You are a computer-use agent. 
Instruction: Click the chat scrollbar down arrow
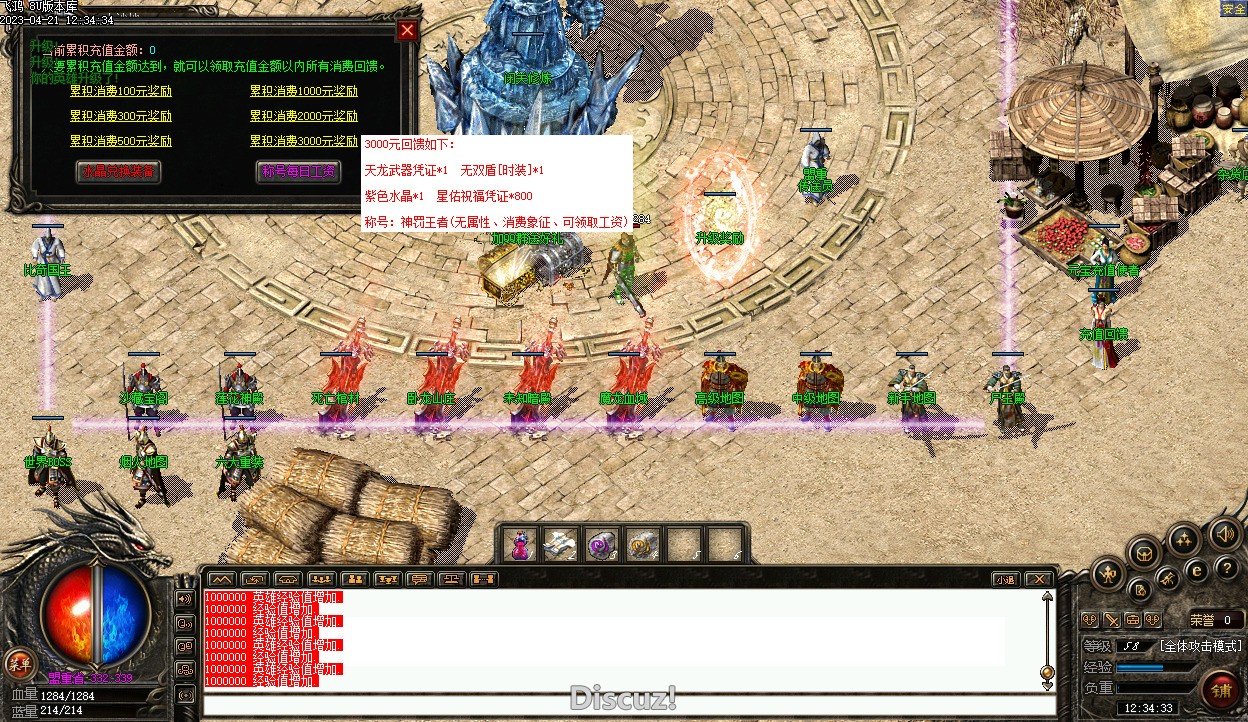(x=1047, y=685)
